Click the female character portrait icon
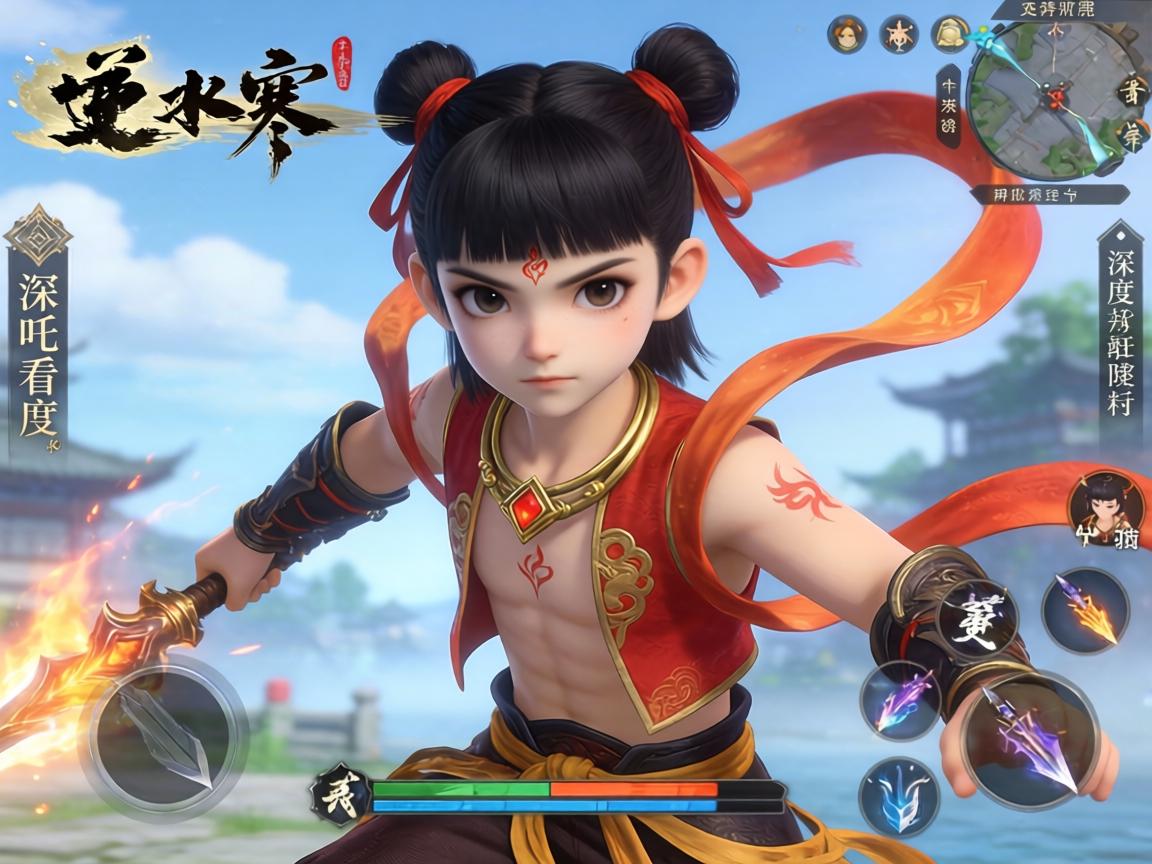The image size is (1152, 864). [x=845, y=35]
